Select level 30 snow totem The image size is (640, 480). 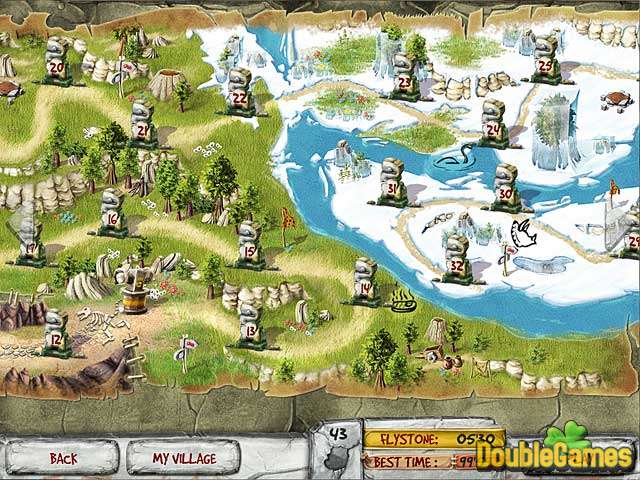(506, 186)
